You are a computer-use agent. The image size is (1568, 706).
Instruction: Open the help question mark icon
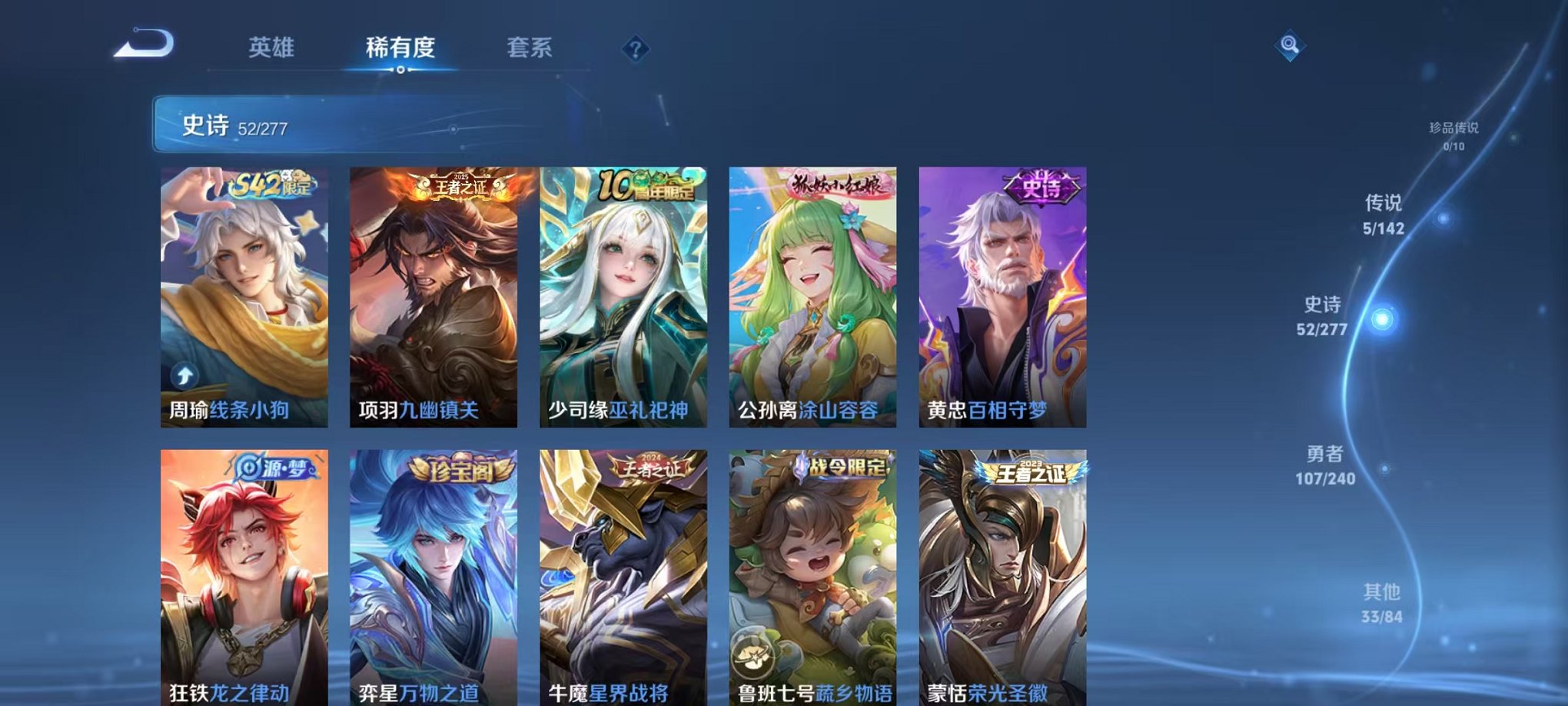pyautogui.click(x=634, y=48)
